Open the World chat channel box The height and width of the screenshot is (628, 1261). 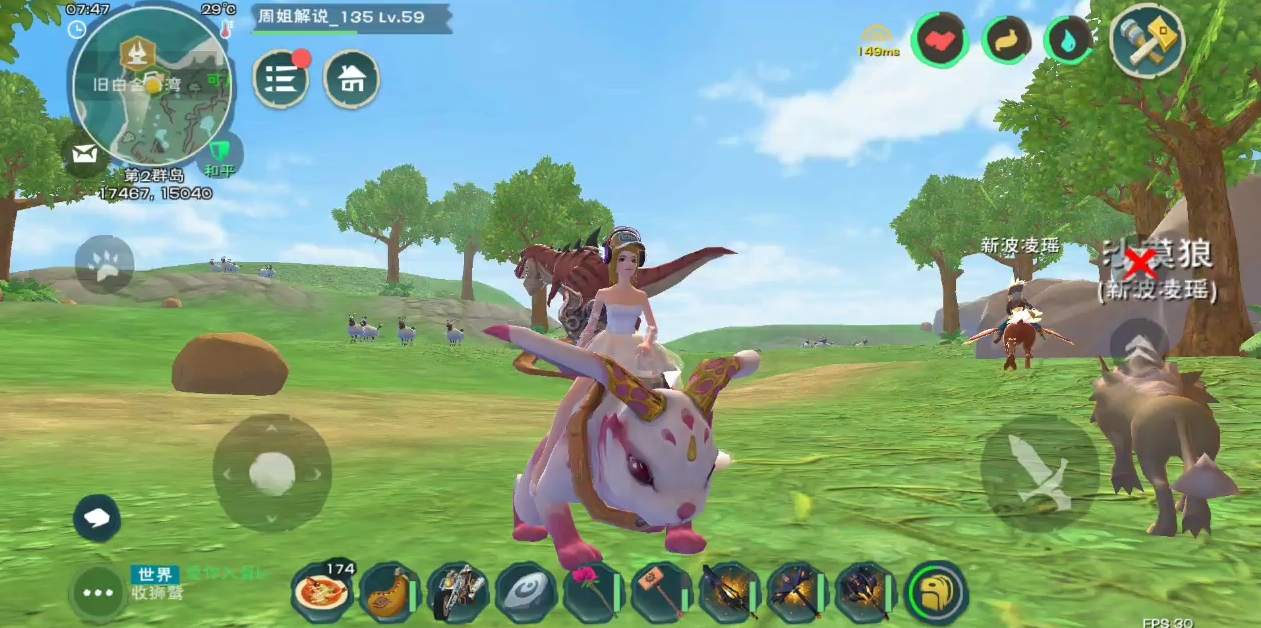coord(190,583)
